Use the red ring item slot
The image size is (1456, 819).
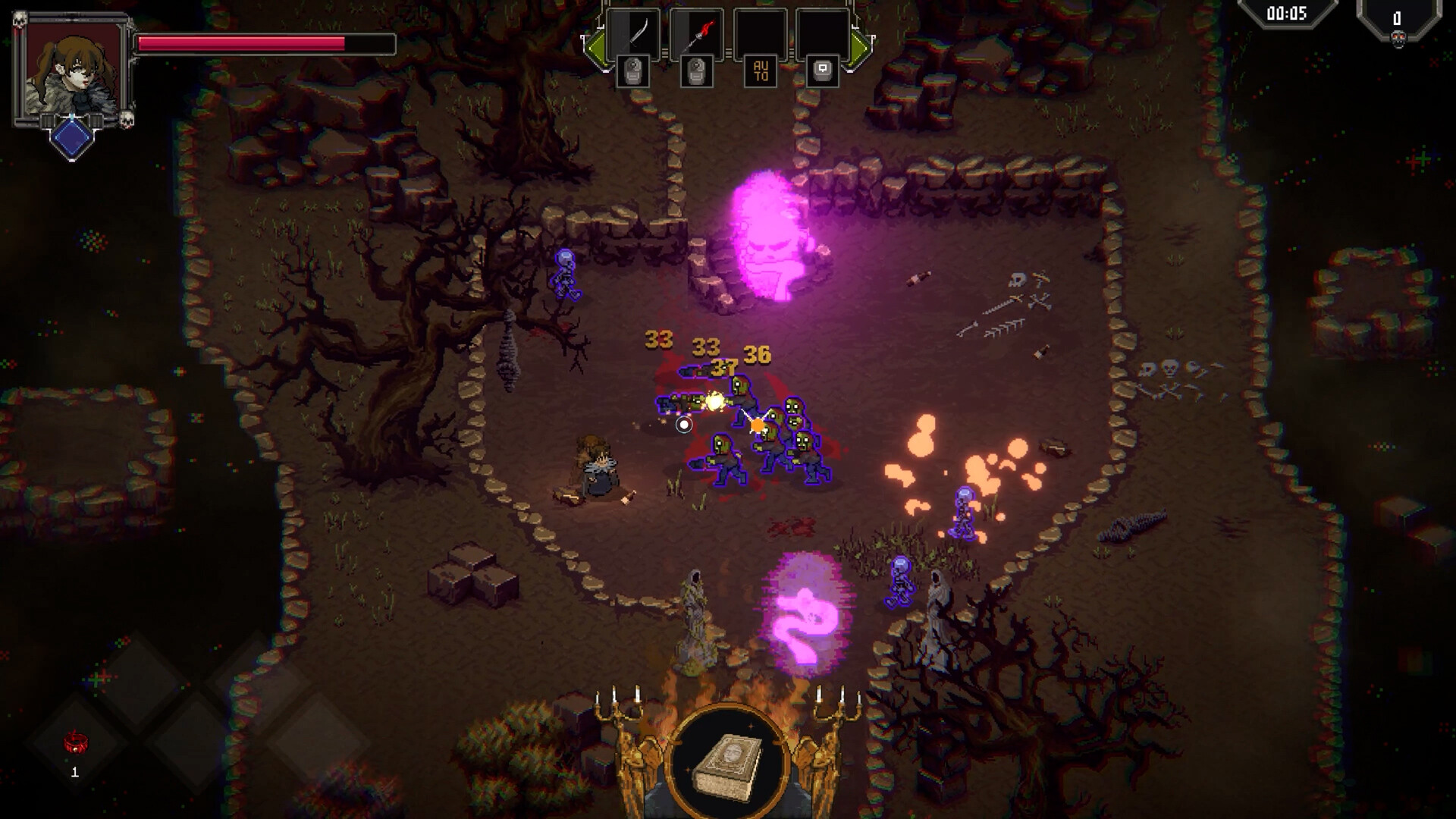(x=75, y=743)
